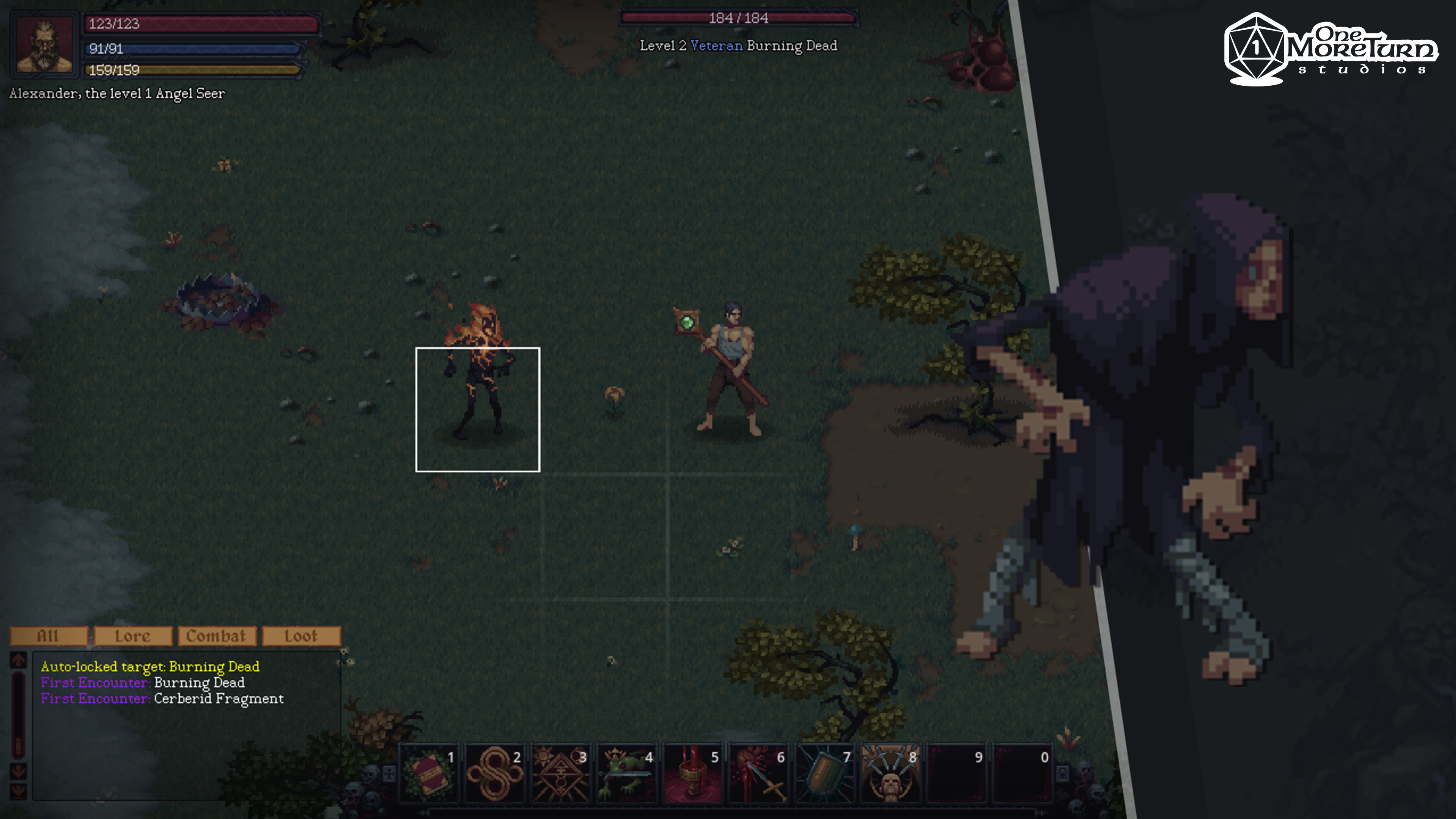Select the Loot log tab
The image size is (1456, 819).
click(301, 636)
